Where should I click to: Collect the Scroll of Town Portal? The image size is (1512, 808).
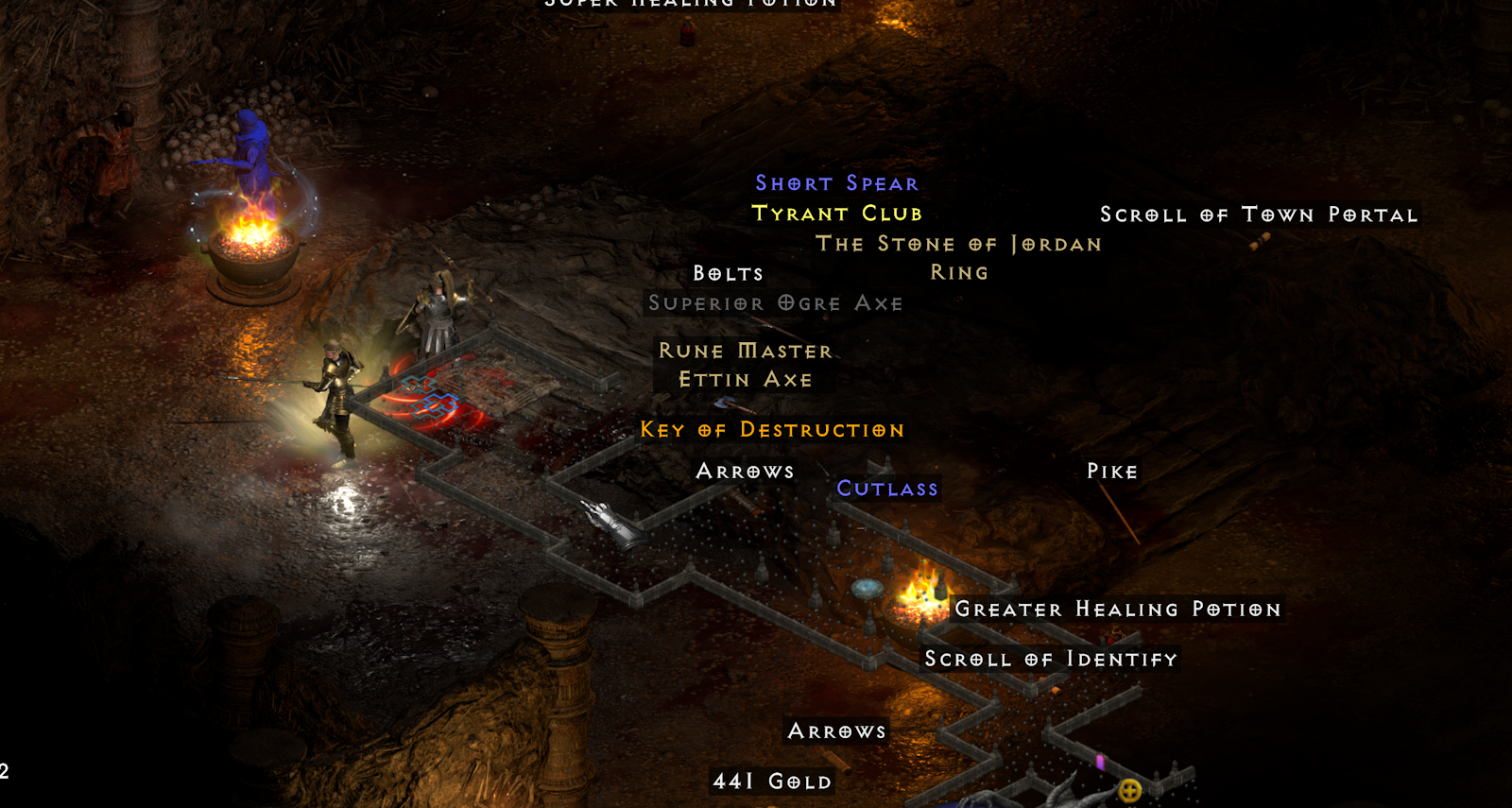pyautogui.click(x=1258, y=215)
